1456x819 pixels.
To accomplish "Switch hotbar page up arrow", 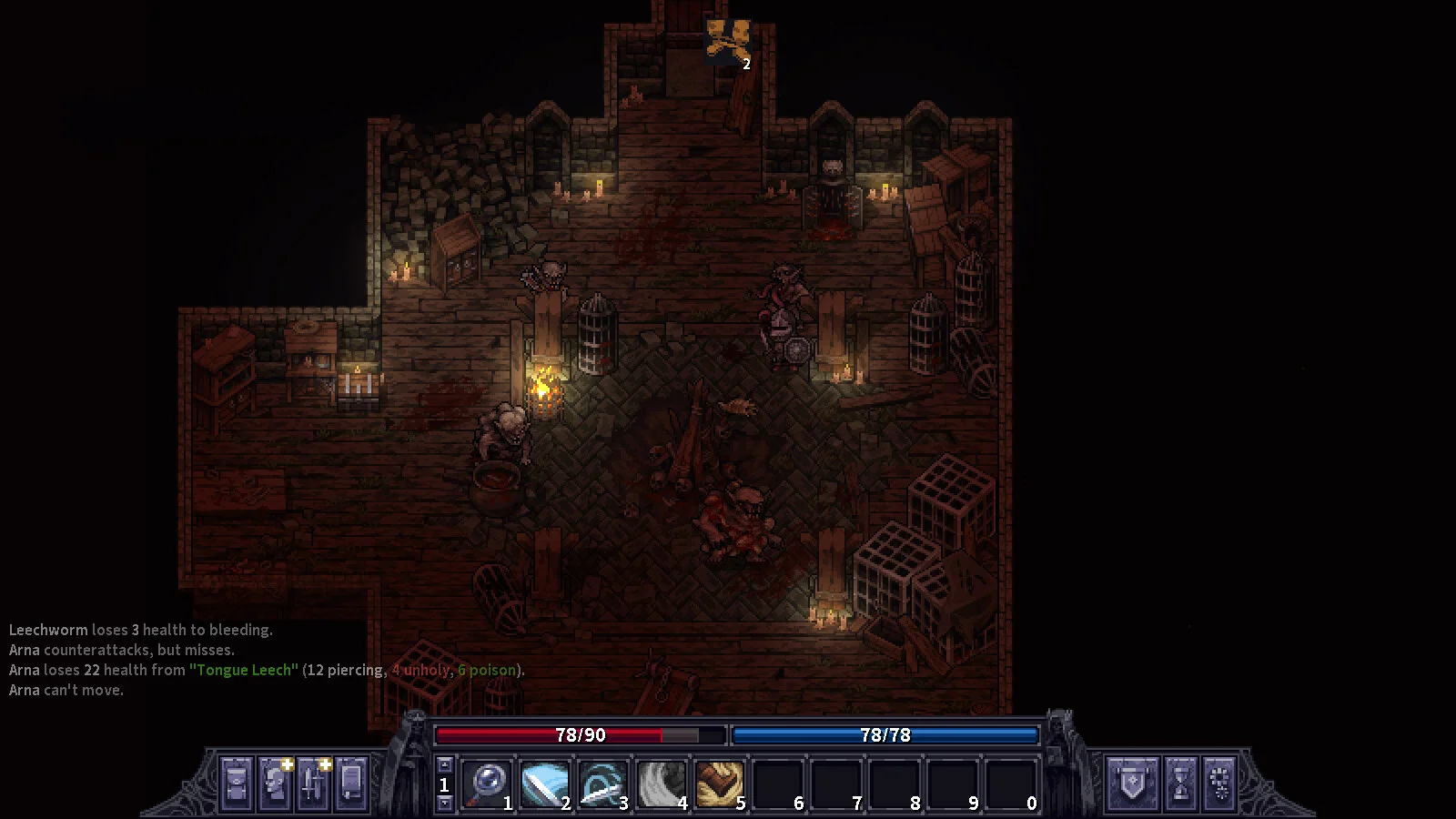I will point(444,764).
